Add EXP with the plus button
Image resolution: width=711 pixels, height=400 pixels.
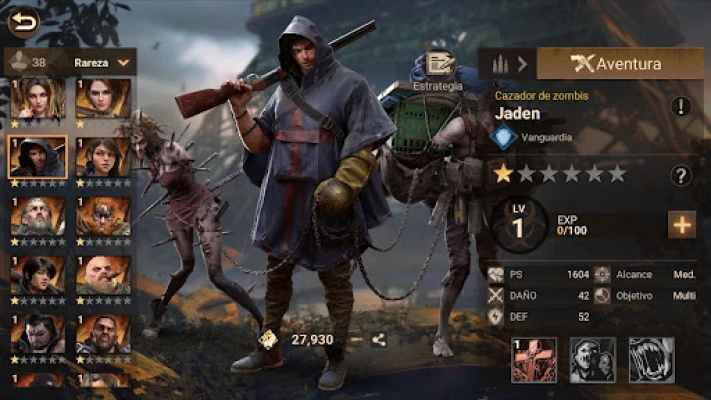coord(681,224)
